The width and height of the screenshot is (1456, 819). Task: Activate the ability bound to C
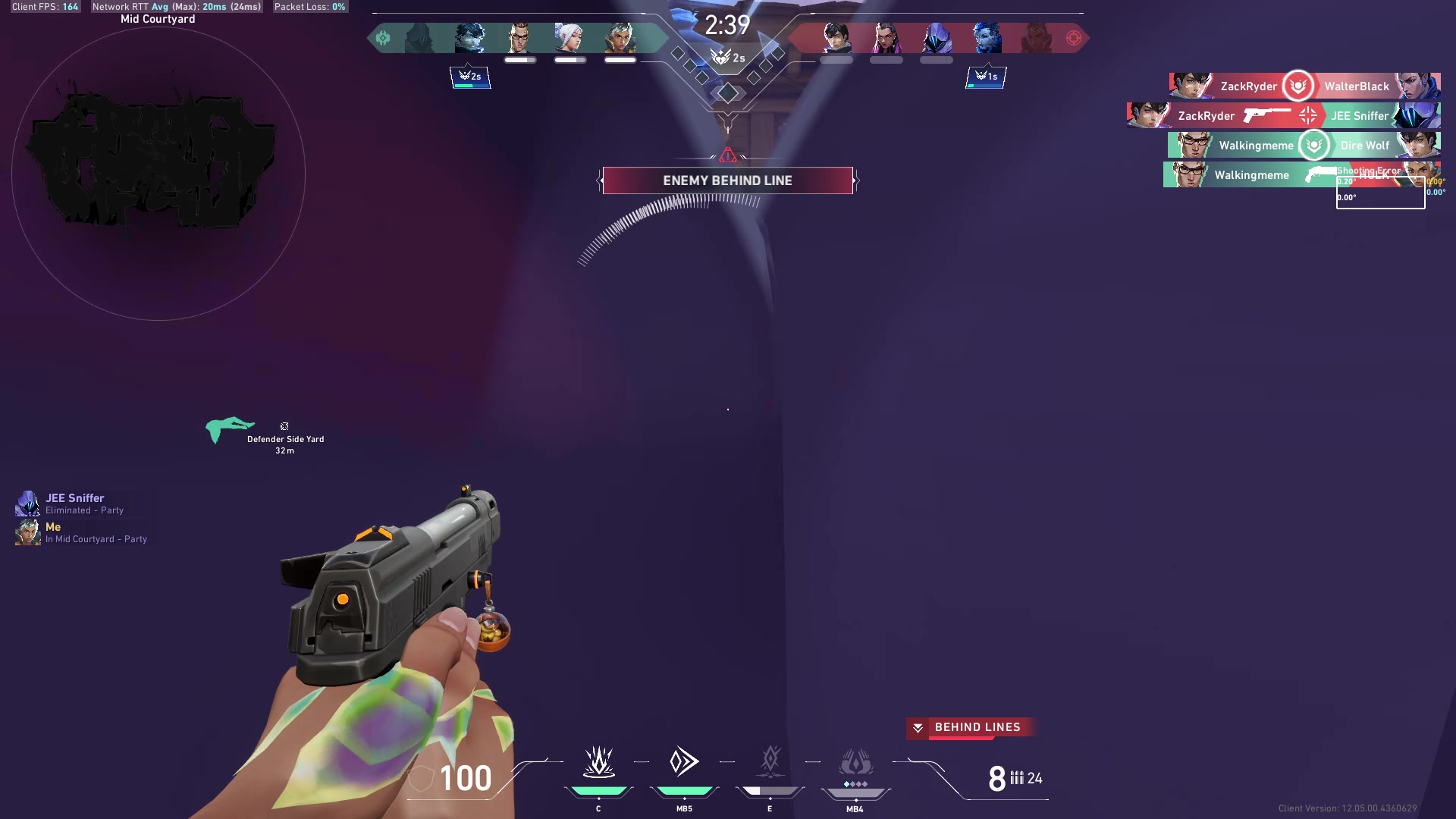click(x=598, y=762)
